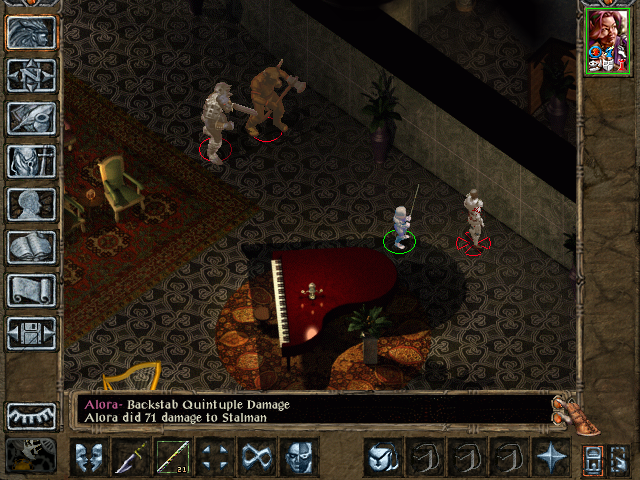Equip the bow with 21 arrows
Viewport: 640px width, 480px height.
point(174,457)
